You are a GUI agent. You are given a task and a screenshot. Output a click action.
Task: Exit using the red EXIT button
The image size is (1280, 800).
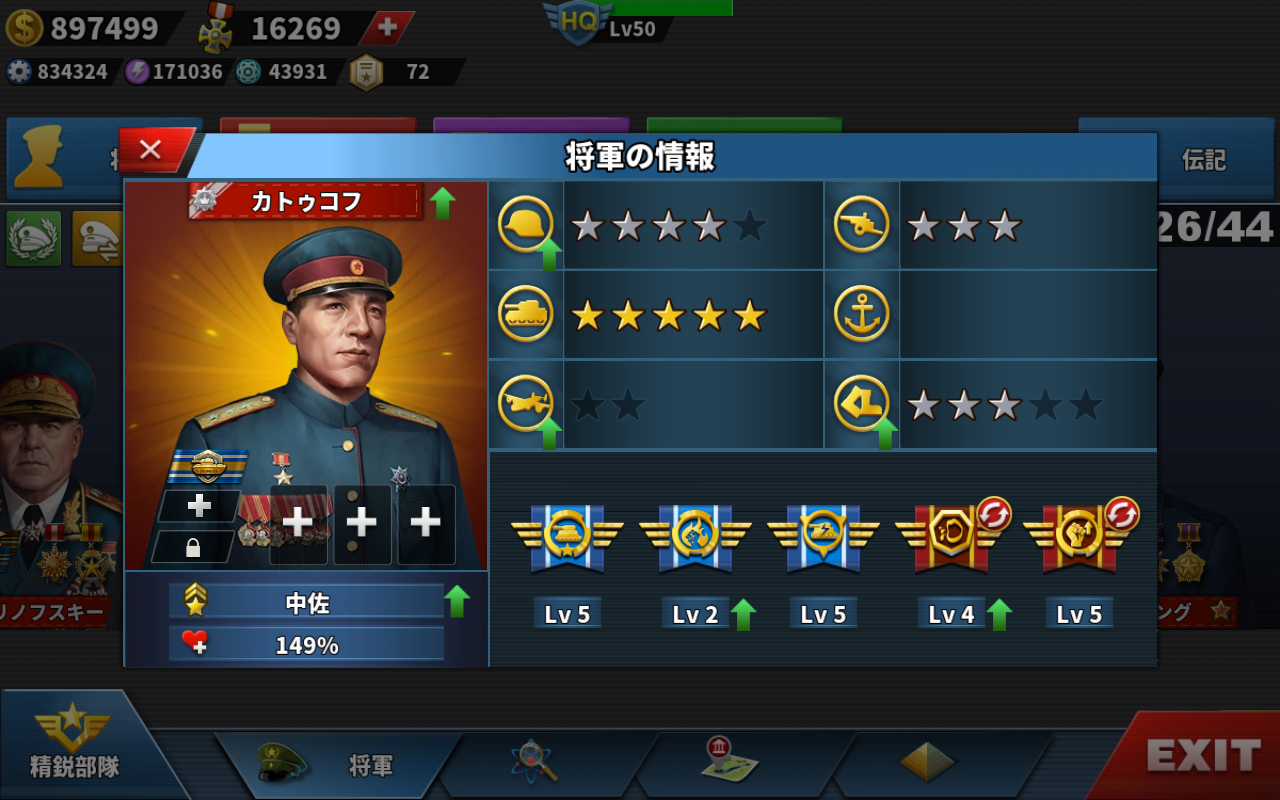point(1200,757)
